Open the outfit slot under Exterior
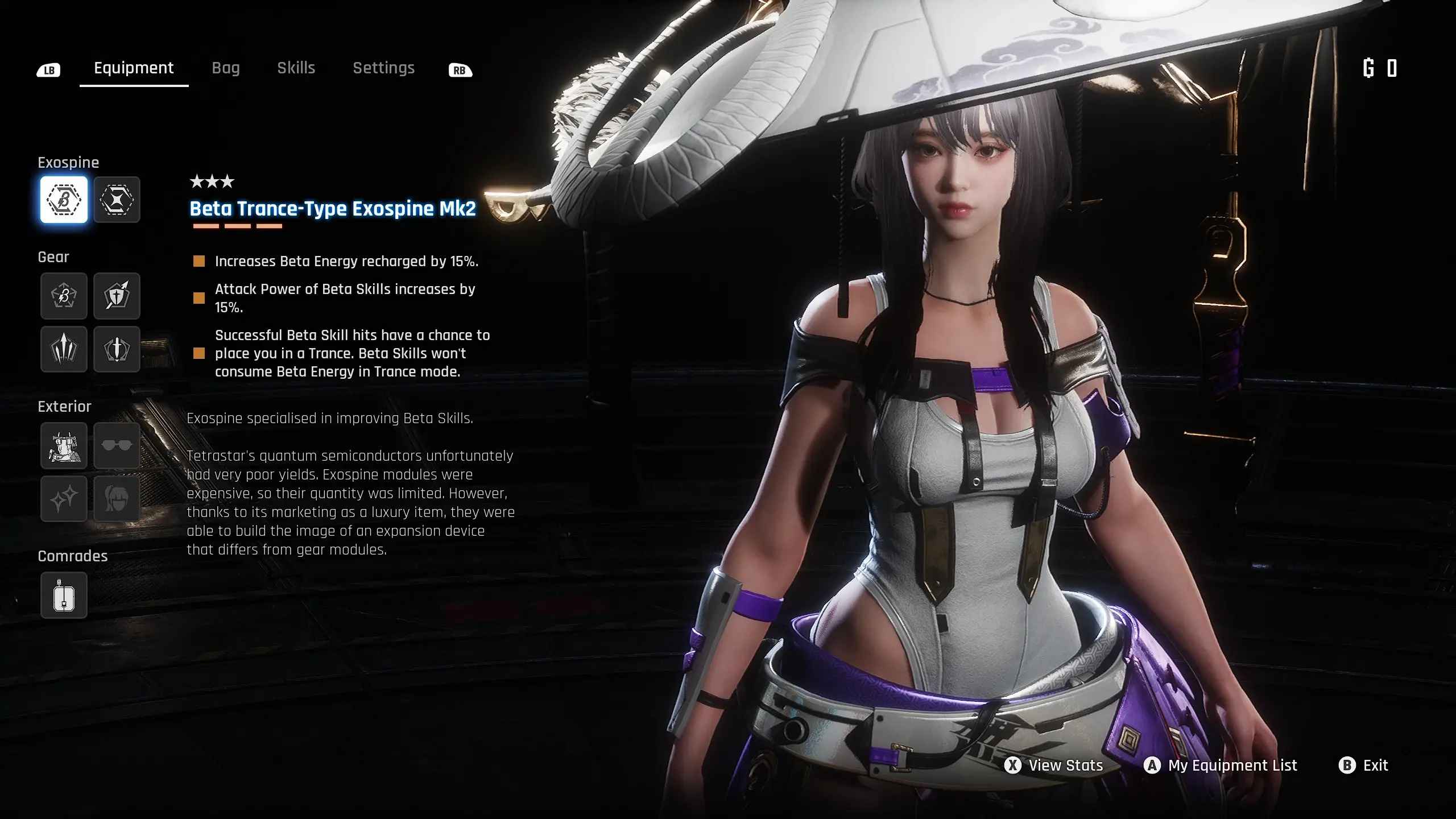Viewport: 1456px width, 819px height. coord(63,445)
